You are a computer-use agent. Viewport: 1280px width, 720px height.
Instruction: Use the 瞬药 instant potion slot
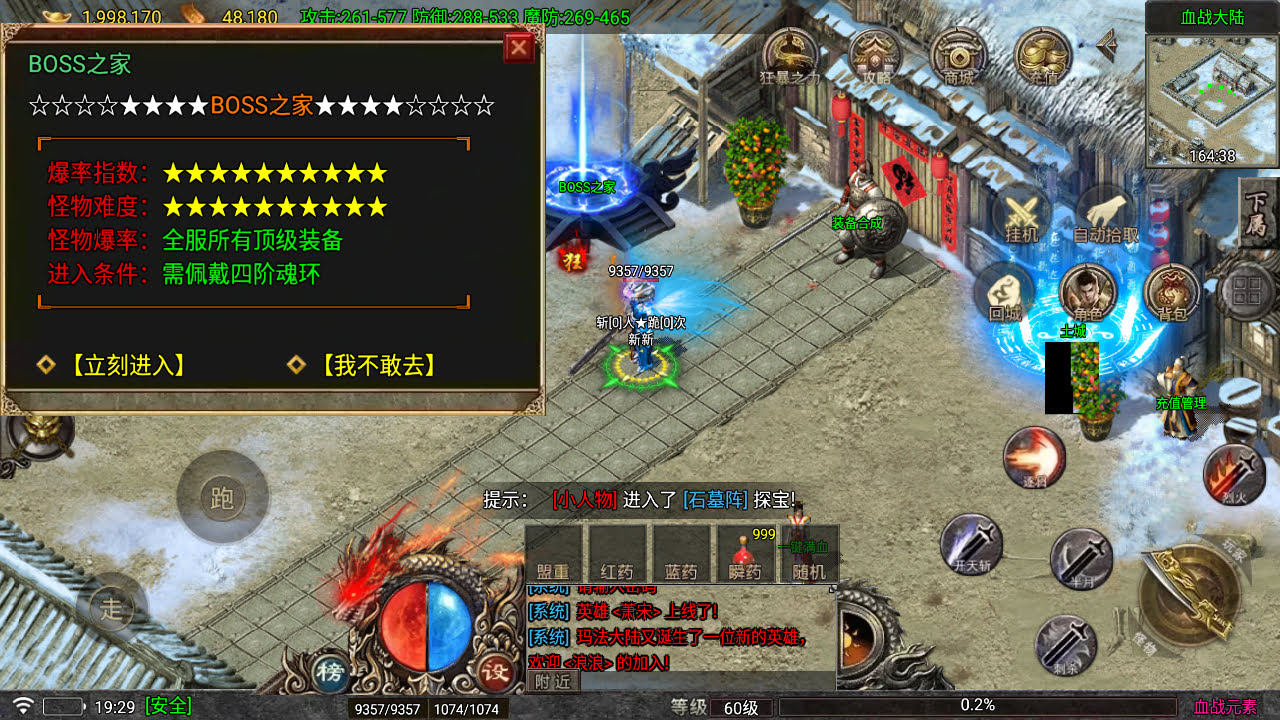(x=747, y=554)
